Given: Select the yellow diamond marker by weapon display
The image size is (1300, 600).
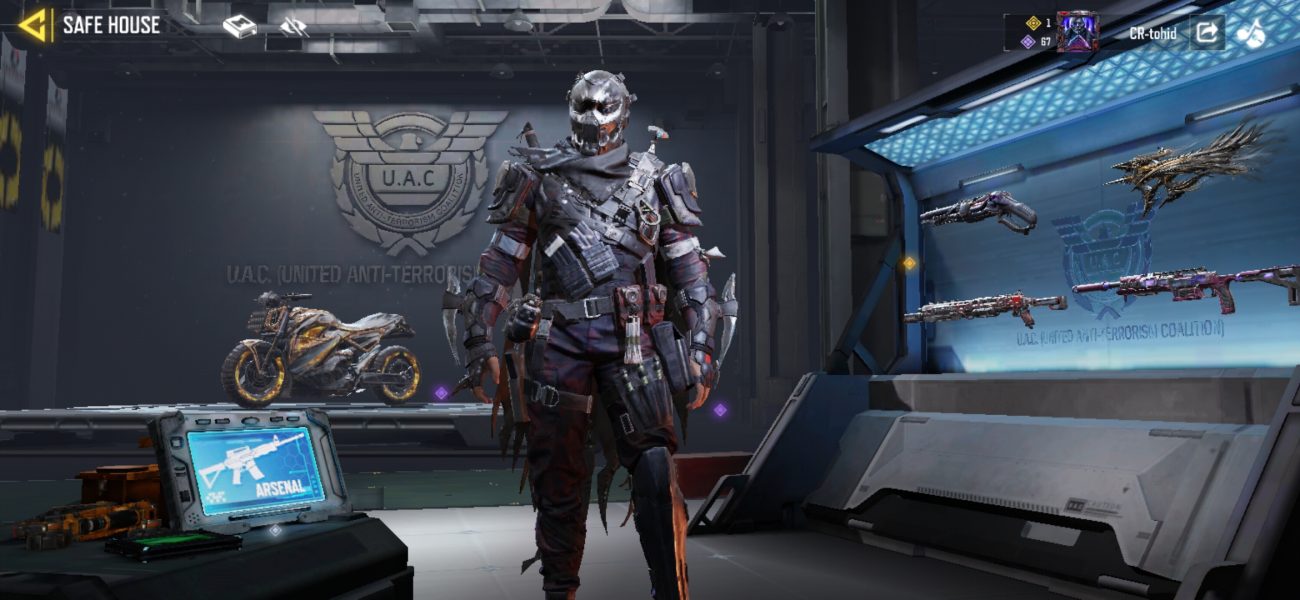Looking at the screenshot, I should click(909, 263).
